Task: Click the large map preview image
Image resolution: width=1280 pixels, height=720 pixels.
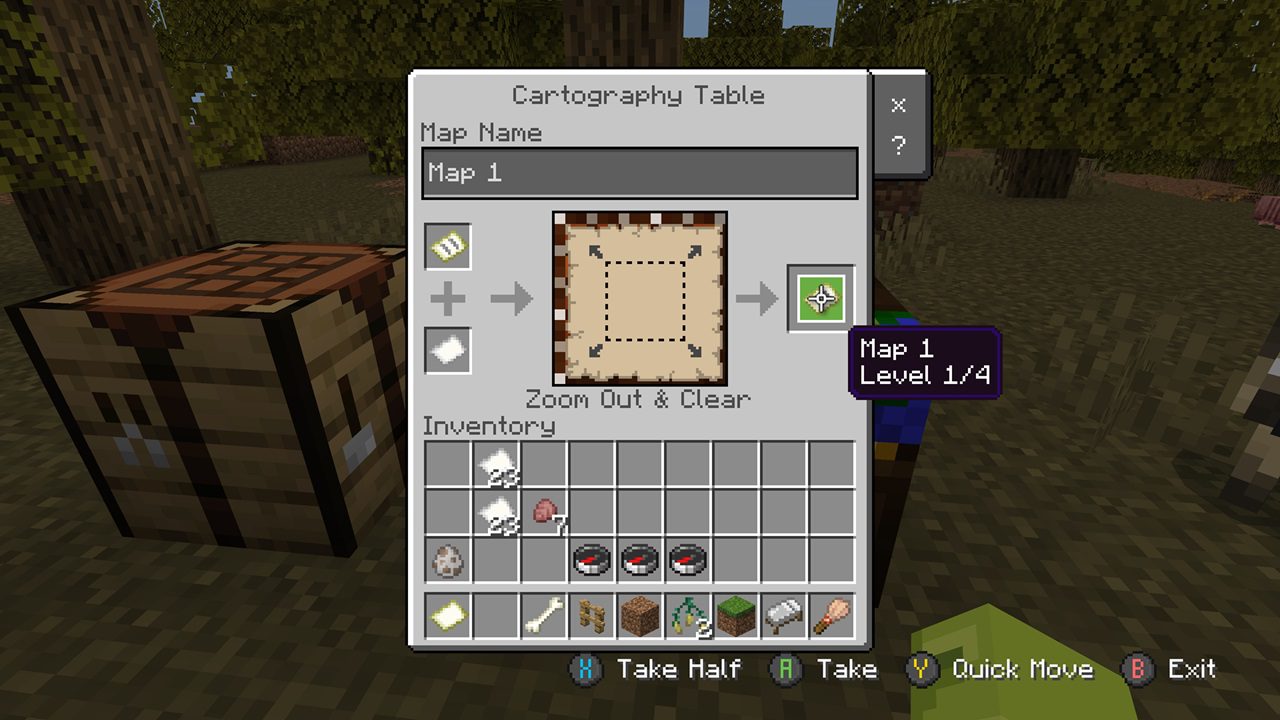Action: point(640,298)
